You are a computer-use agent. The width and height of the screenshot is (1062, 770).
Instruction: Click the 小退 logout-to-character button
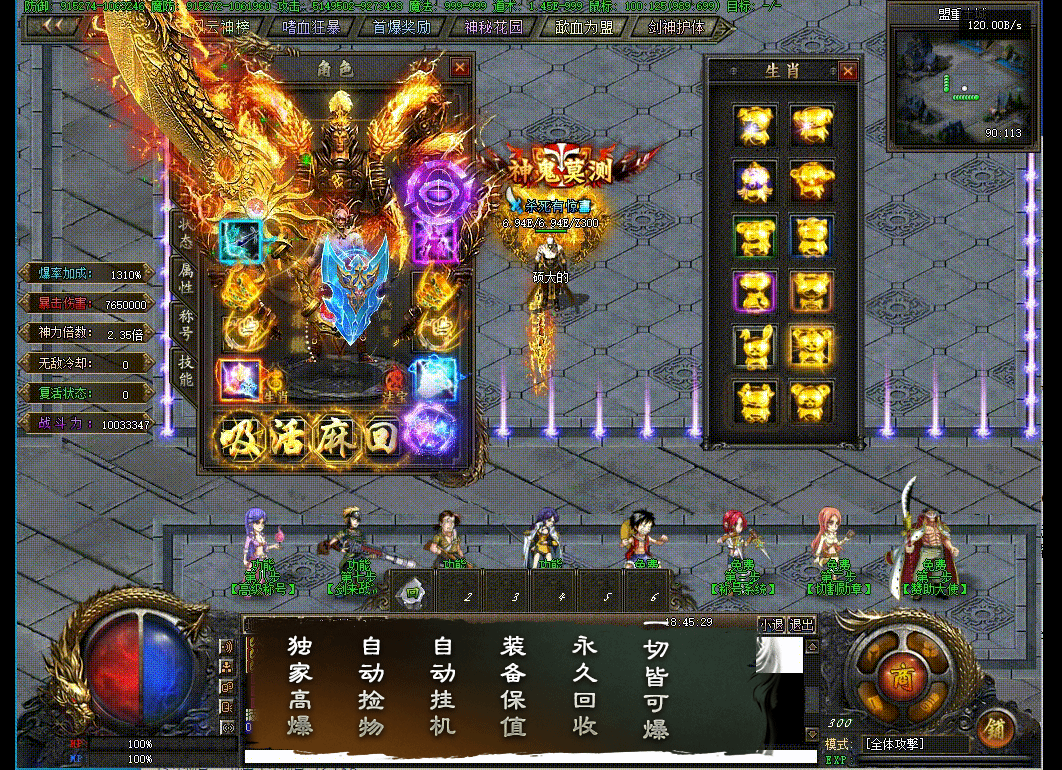[771, 625]
